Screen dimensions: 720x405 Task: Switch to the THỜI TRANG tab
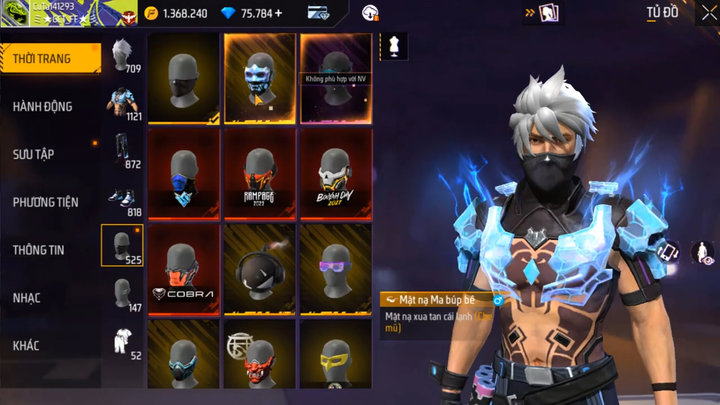[50, 59]
